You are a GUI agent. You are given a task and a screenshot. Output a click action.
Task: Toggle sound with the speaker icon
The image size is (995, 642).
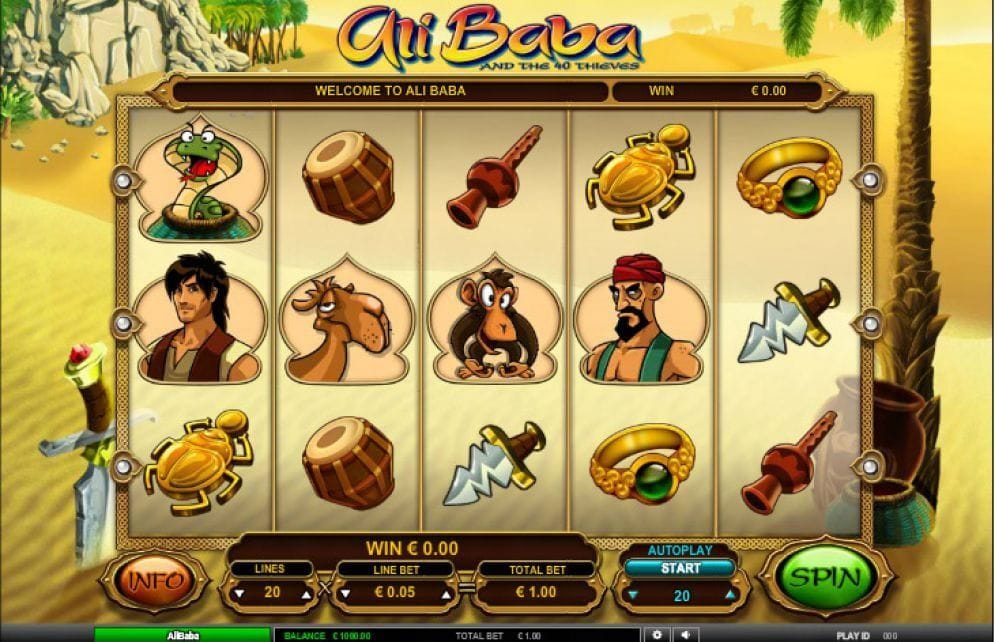685,635
